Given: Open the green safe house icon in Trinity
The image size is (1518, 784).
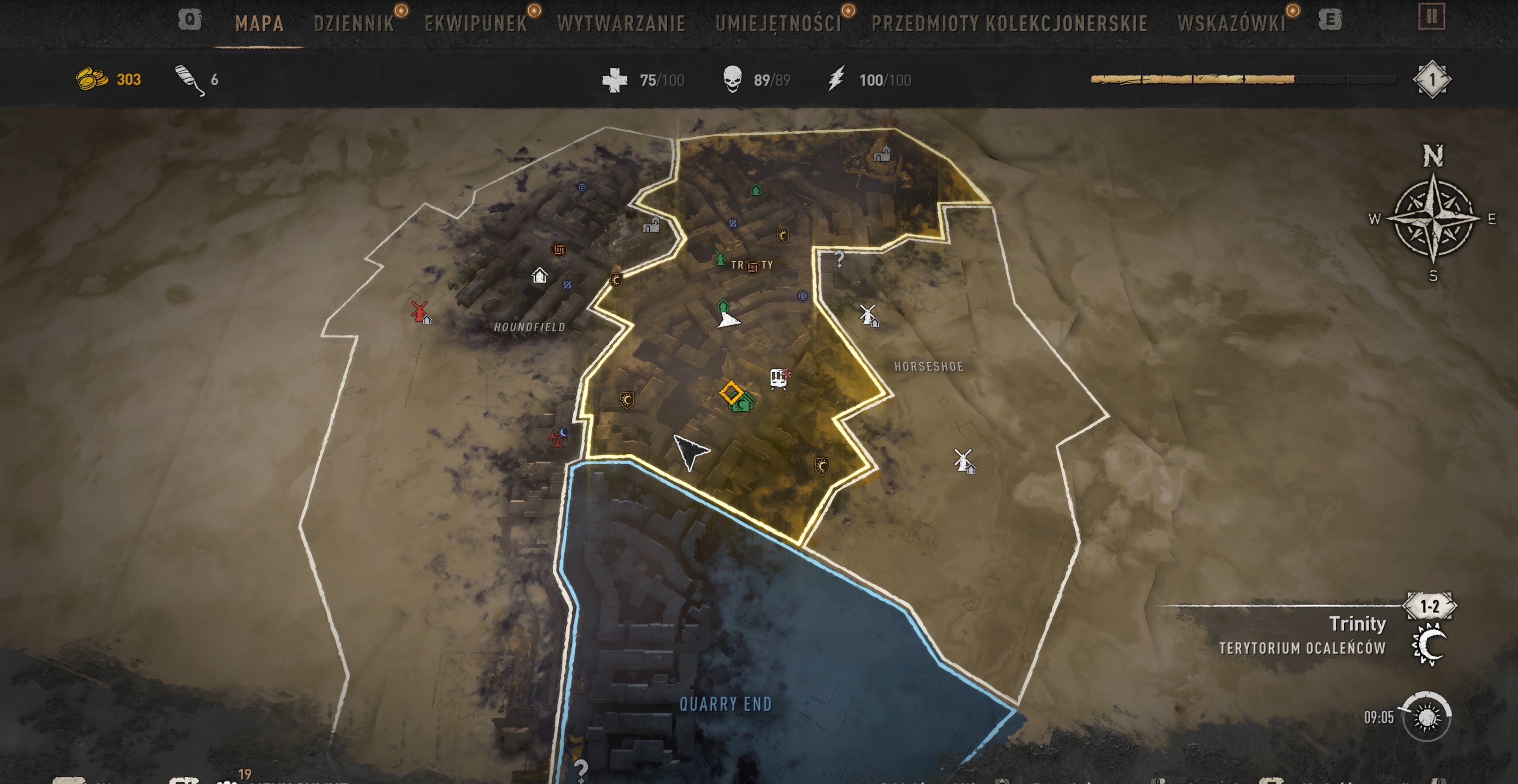Looking at the screenshot, I should pos(723,306).
